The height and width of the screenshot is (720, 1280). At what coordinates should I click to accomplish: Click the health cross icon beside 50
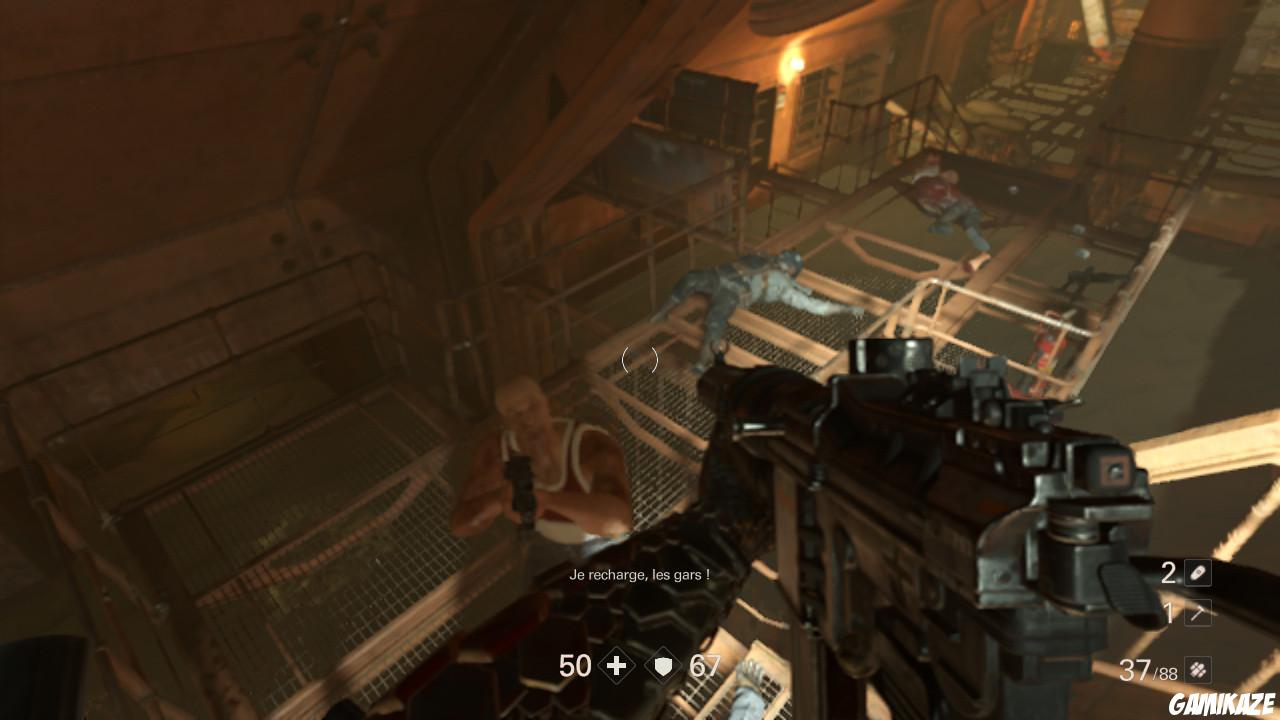pos(617,666)
